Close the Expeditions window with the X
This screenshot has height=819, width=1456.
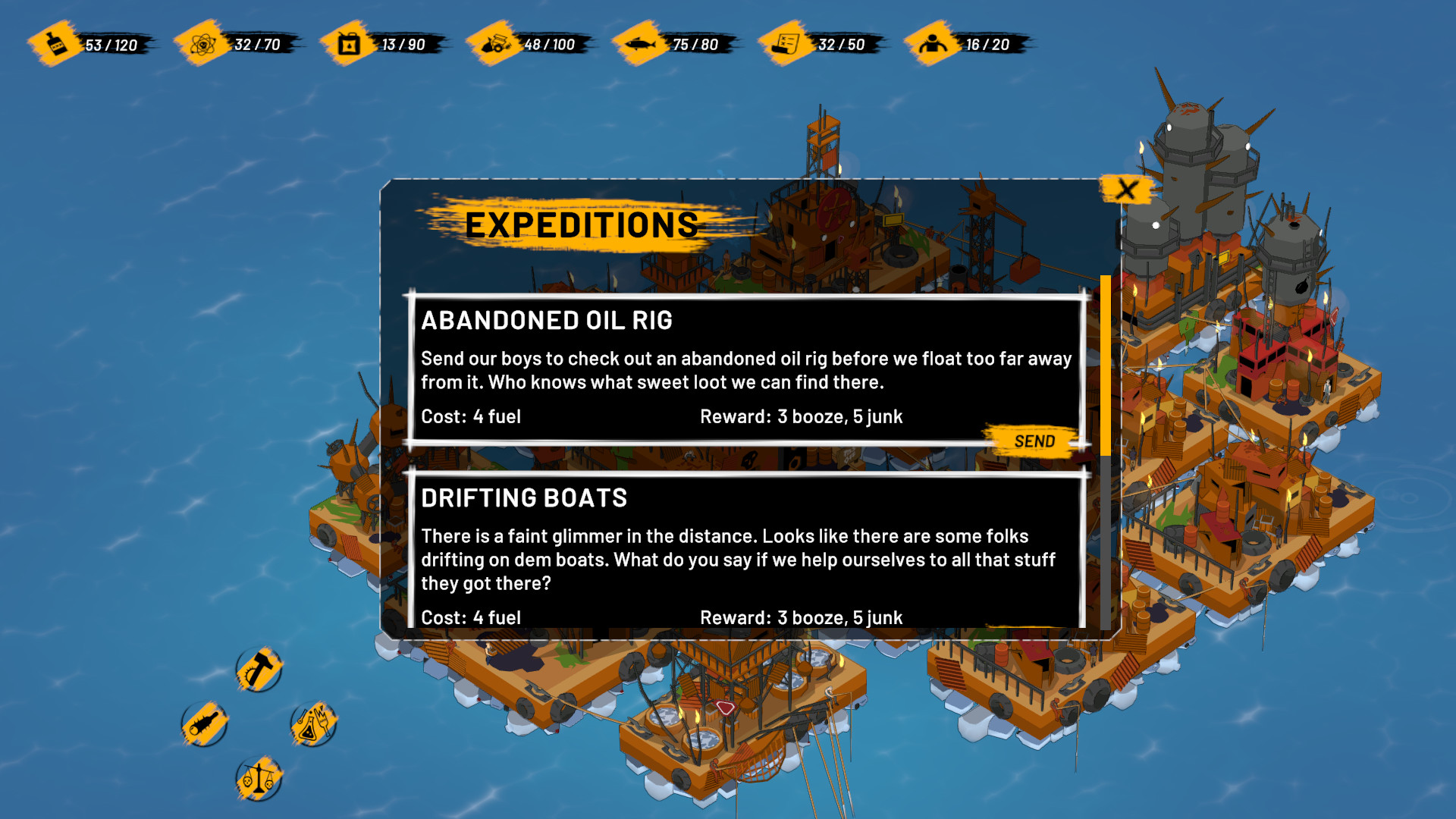(x=1125, y=190)
